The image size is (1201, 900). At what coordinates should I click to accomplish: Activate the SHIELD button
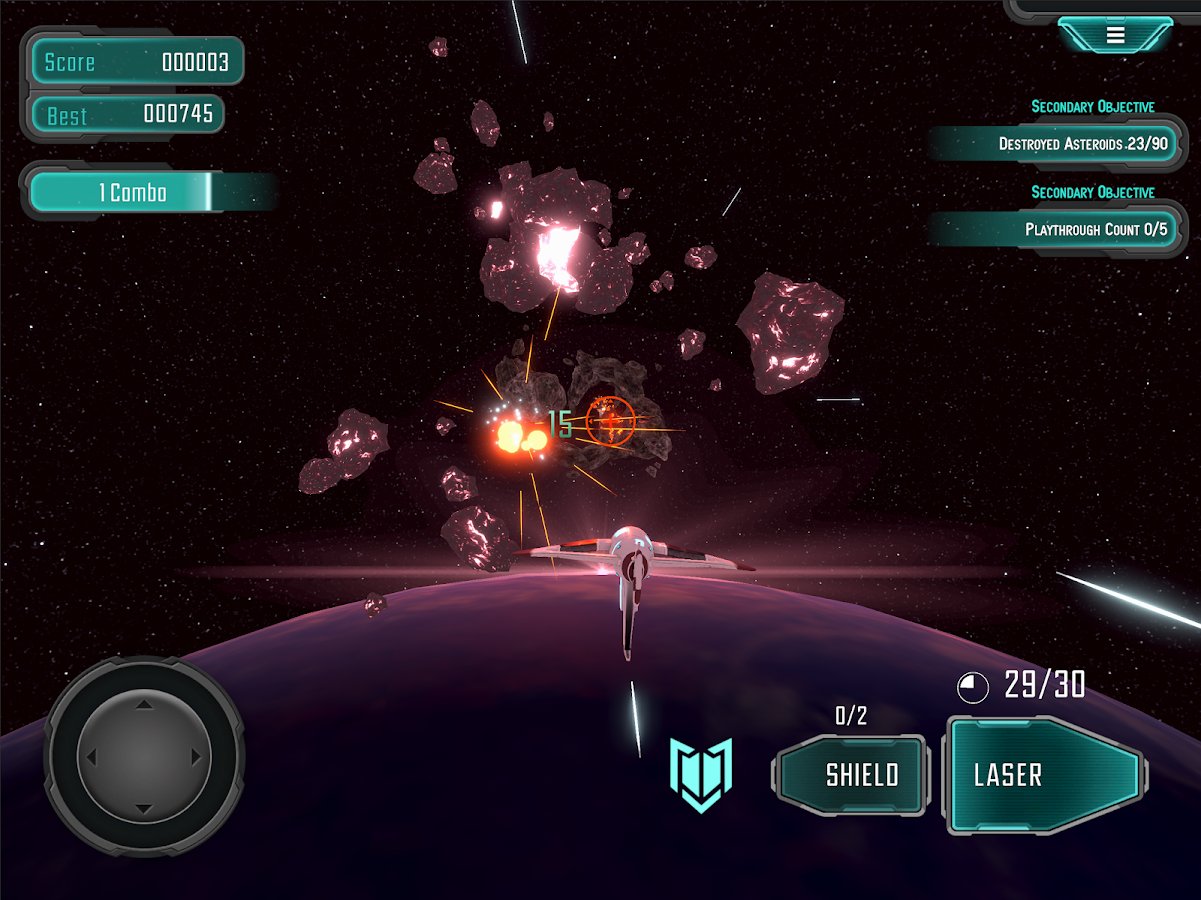tap(852, 775)
